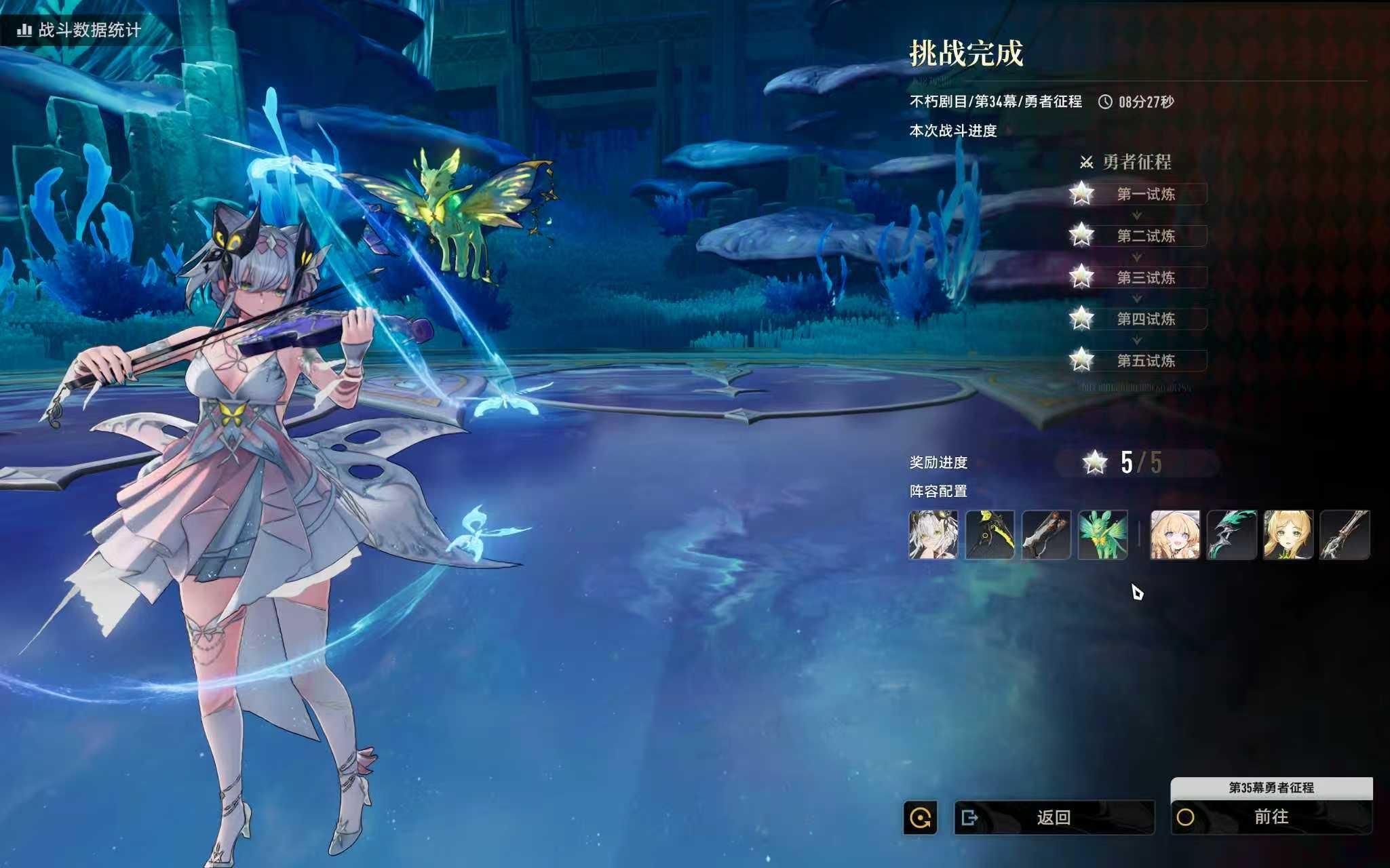Inspect the black and yellow weapon icon

click(990, 535)
